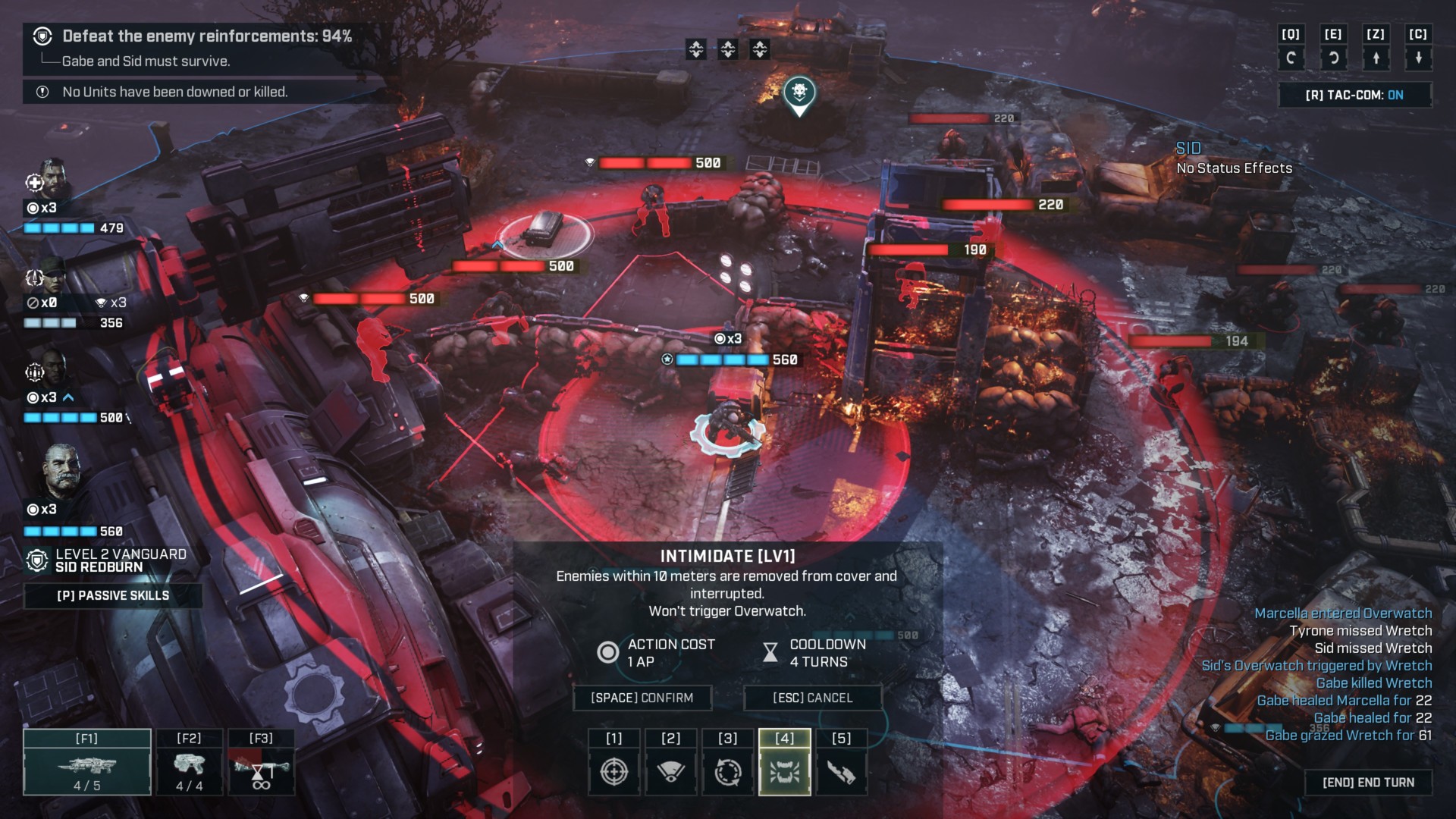The width and height of the screenshot is (1456, 819).
Task: Cancel the Intimidate ability
Action: tap(812, 698)
